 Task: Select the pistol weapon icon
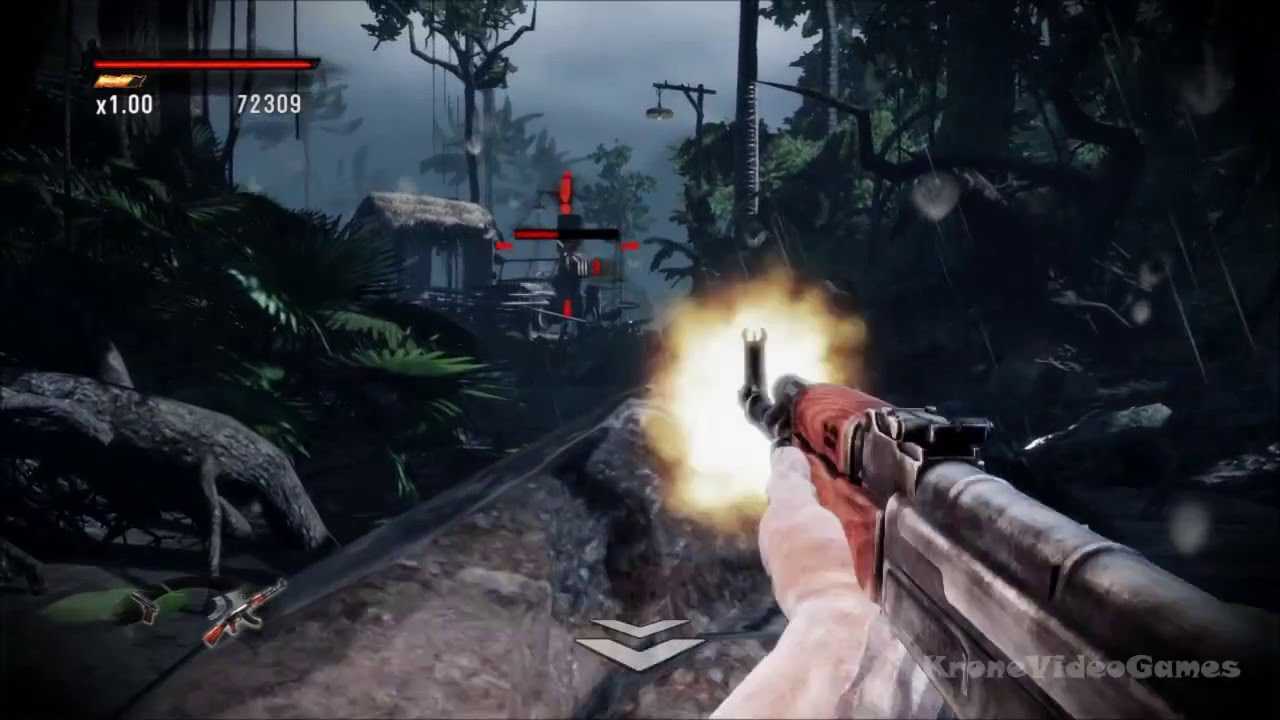(146, 606)
